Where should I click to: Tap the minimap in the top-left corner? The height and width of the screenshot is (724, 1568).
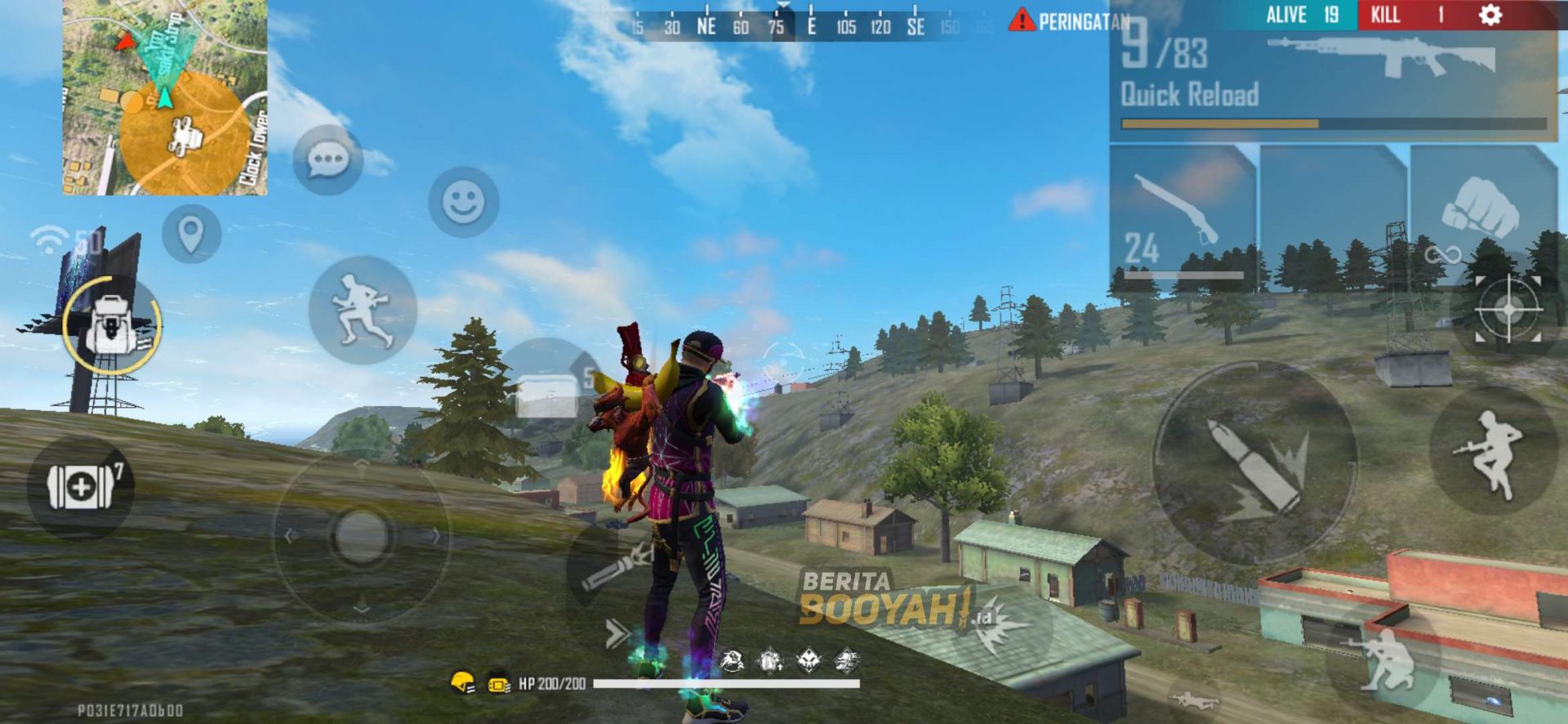160,98
